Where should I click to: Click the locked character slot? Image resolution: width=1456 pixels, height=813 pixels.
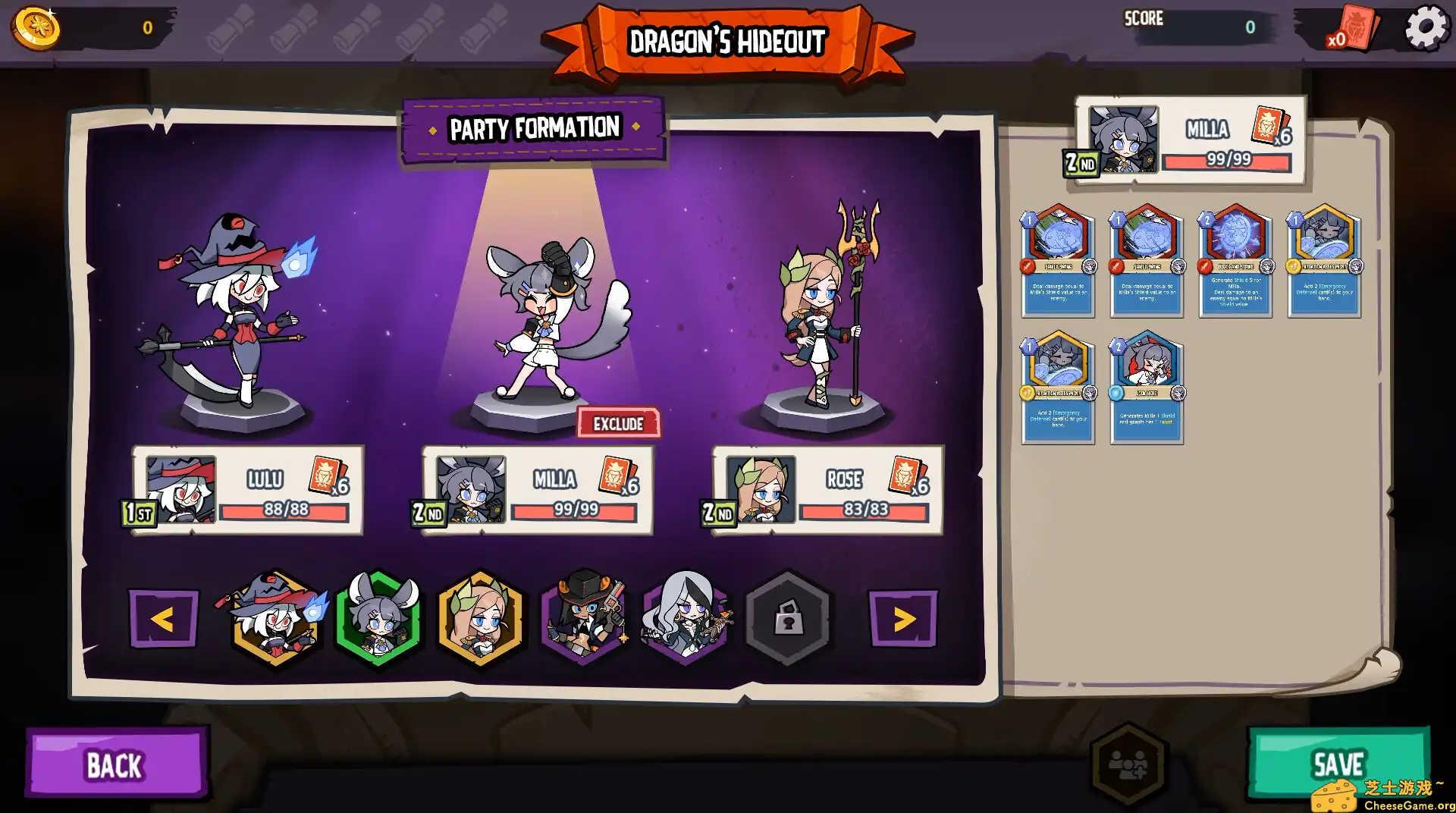pos(790,620)
